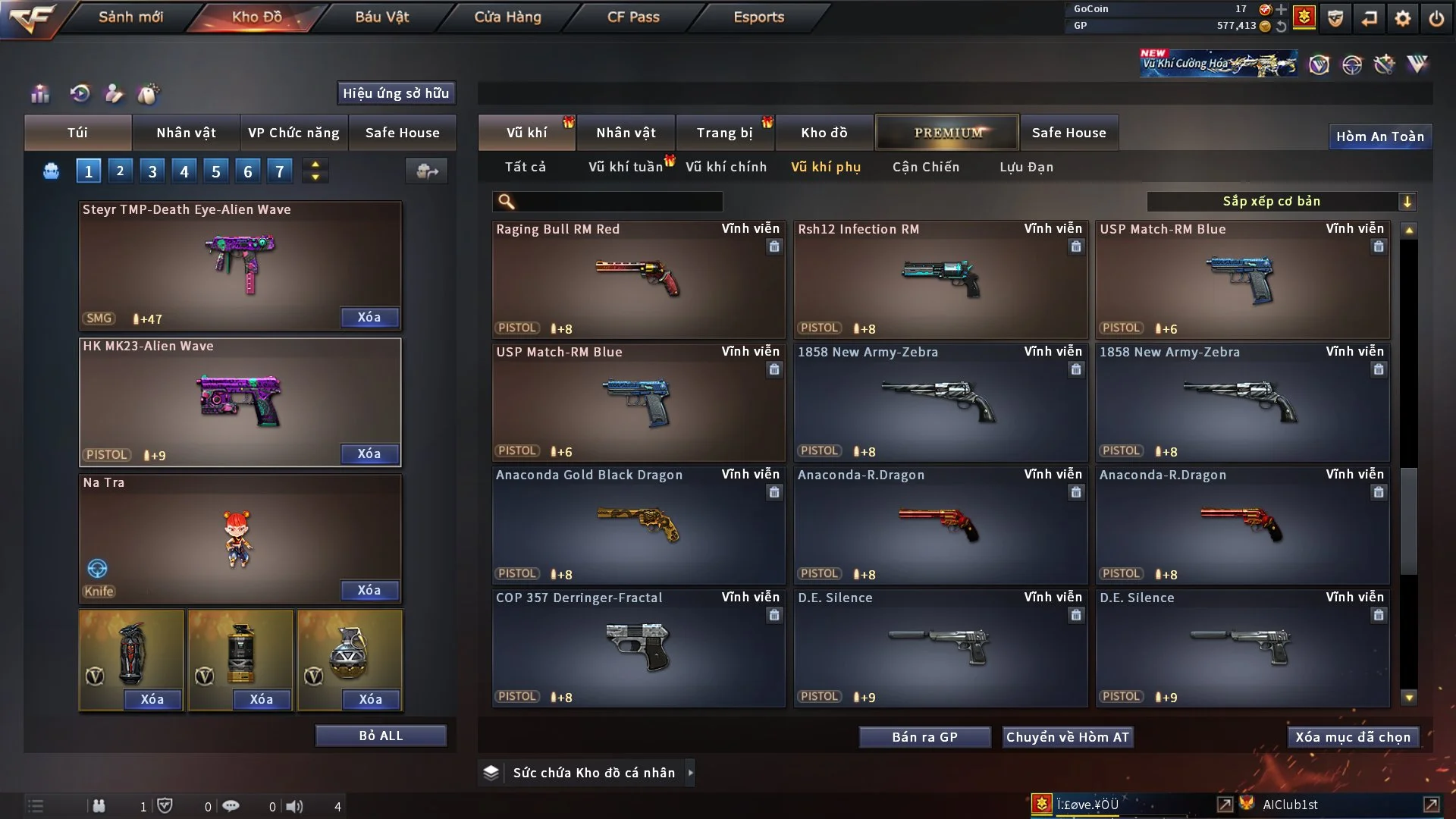Click Xóa mục đã chọn button
The image size is (1456, 819).
(x=1352, y=737)
